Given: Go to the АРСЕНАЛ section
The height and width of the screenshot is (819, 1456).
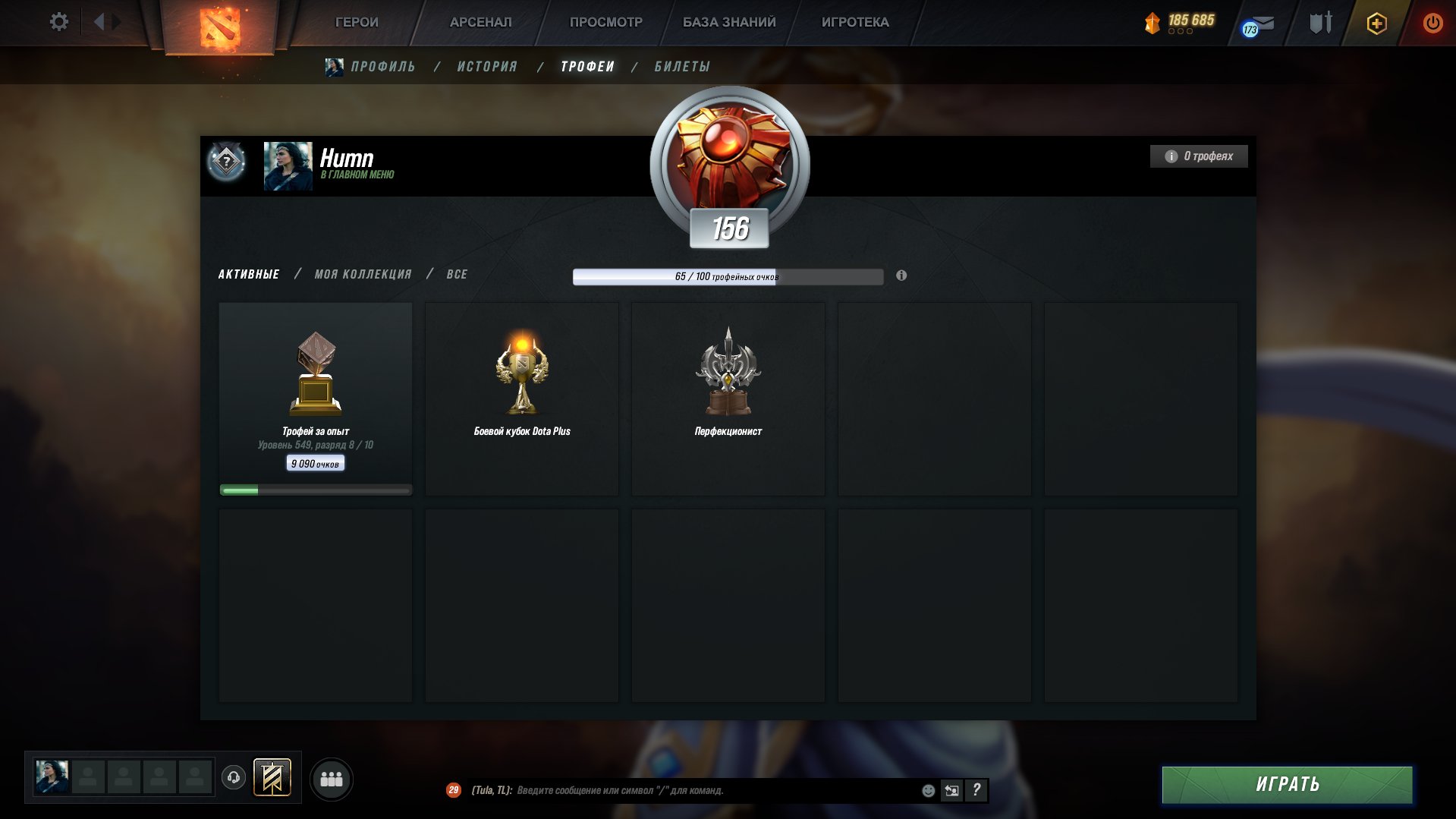Looking at the screenshot, I should click(x=480, y=22).
